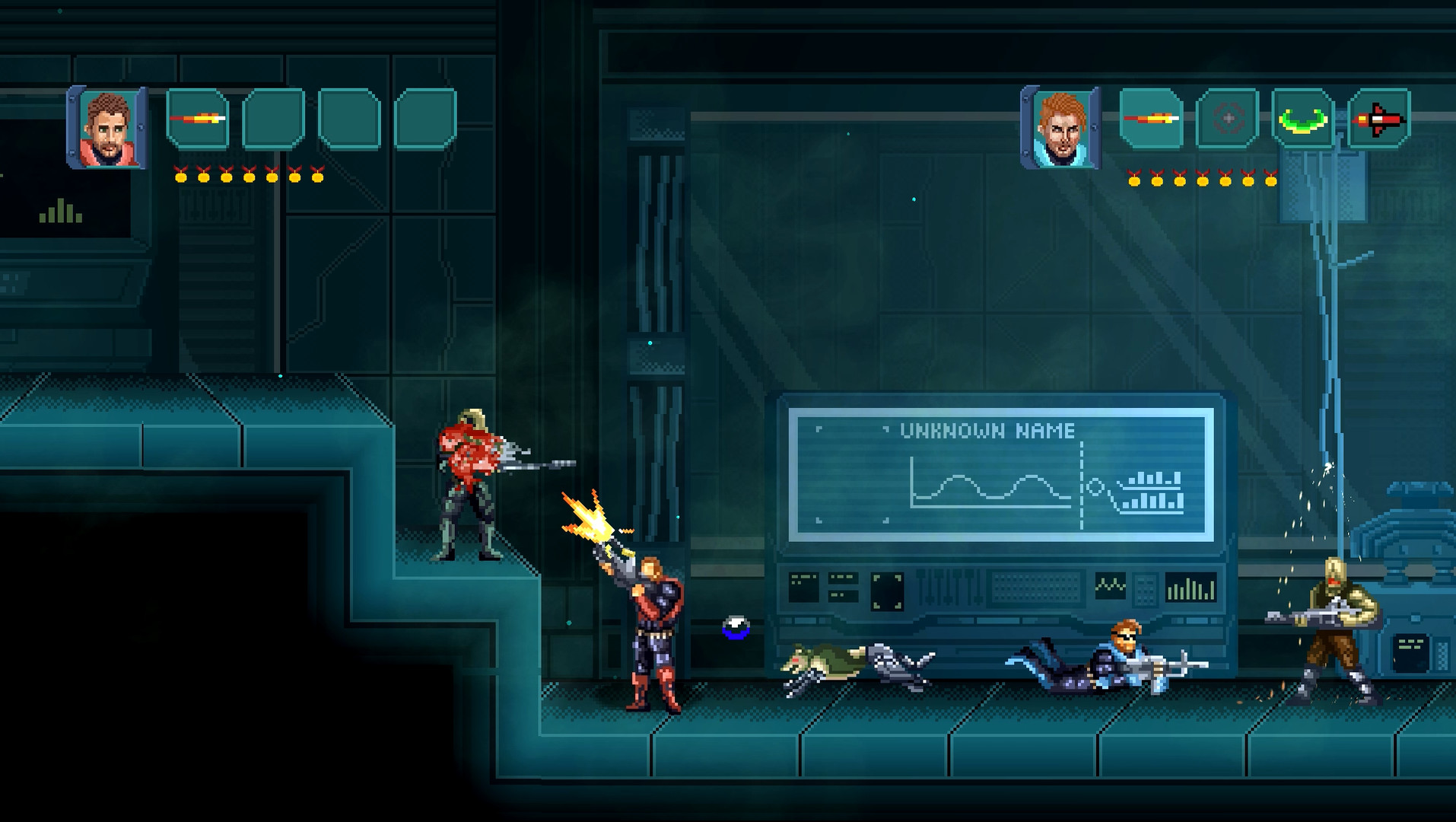Click the first gold medal under left HUD
1456x822 pixels.
(x=181, y=176)
